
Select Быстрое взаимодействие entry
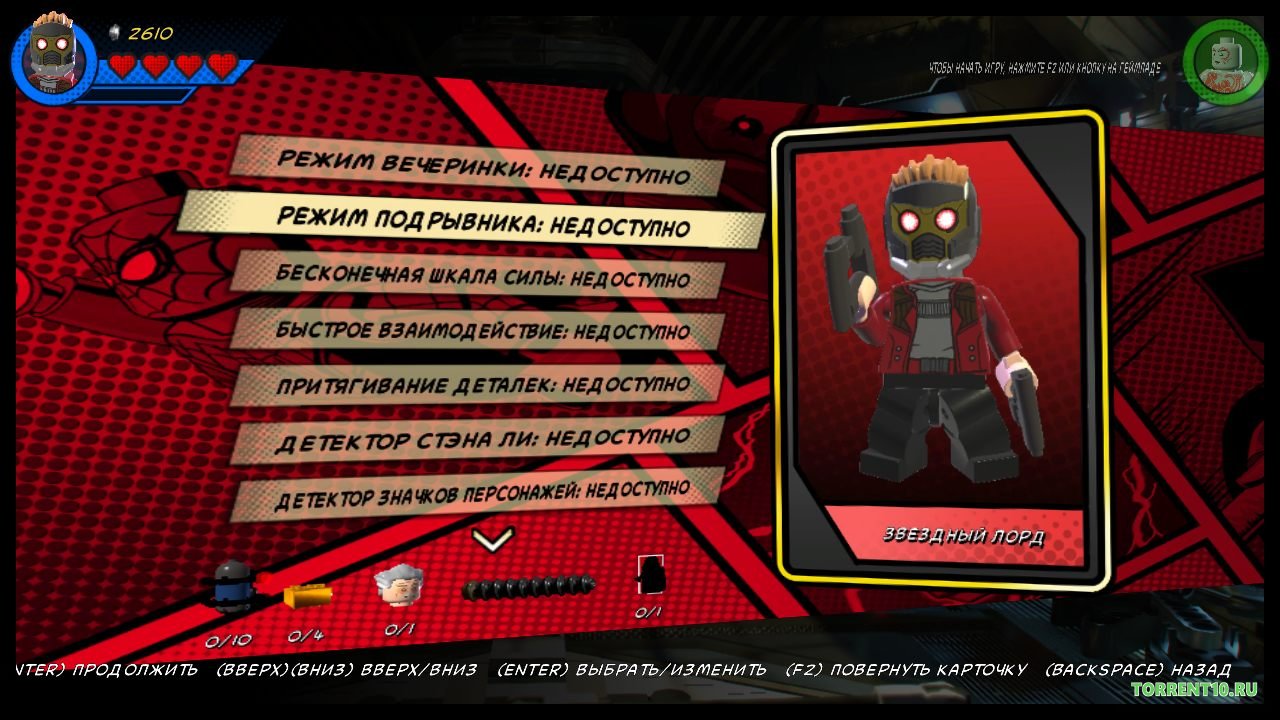coord(478,328)
